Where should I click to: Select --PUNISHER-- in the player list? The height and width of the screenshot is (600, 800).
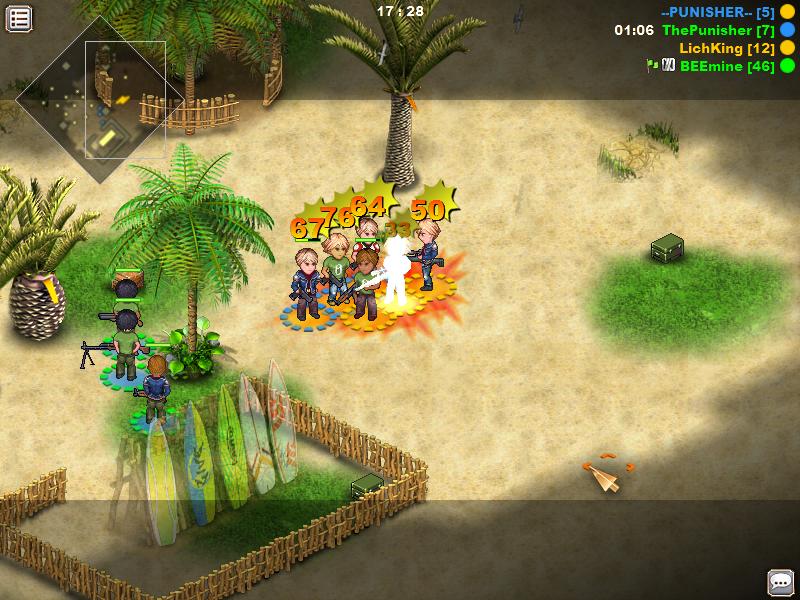click(x=717, y=12)
